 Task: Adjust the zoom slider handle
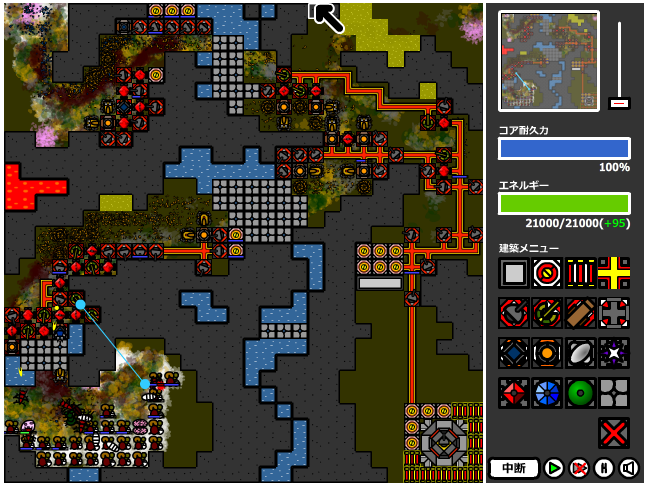(x=619, y=103)
